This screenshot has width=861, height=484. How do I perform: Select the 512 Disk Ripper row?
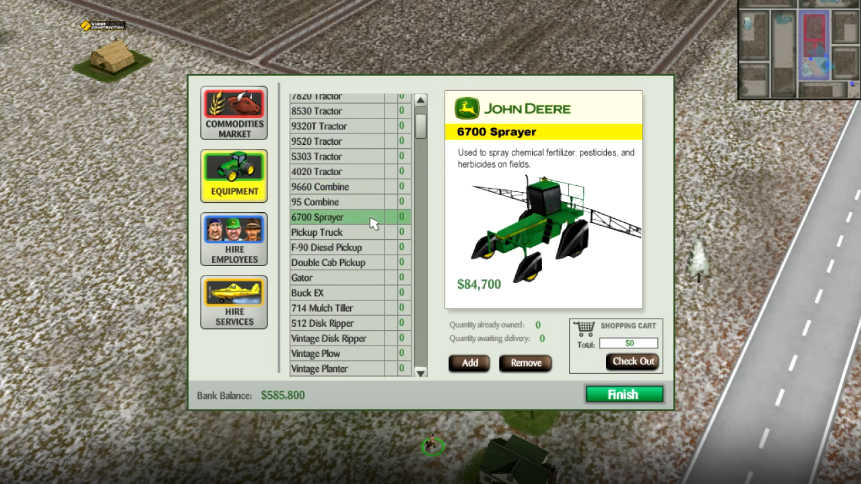tap(337, 323)
